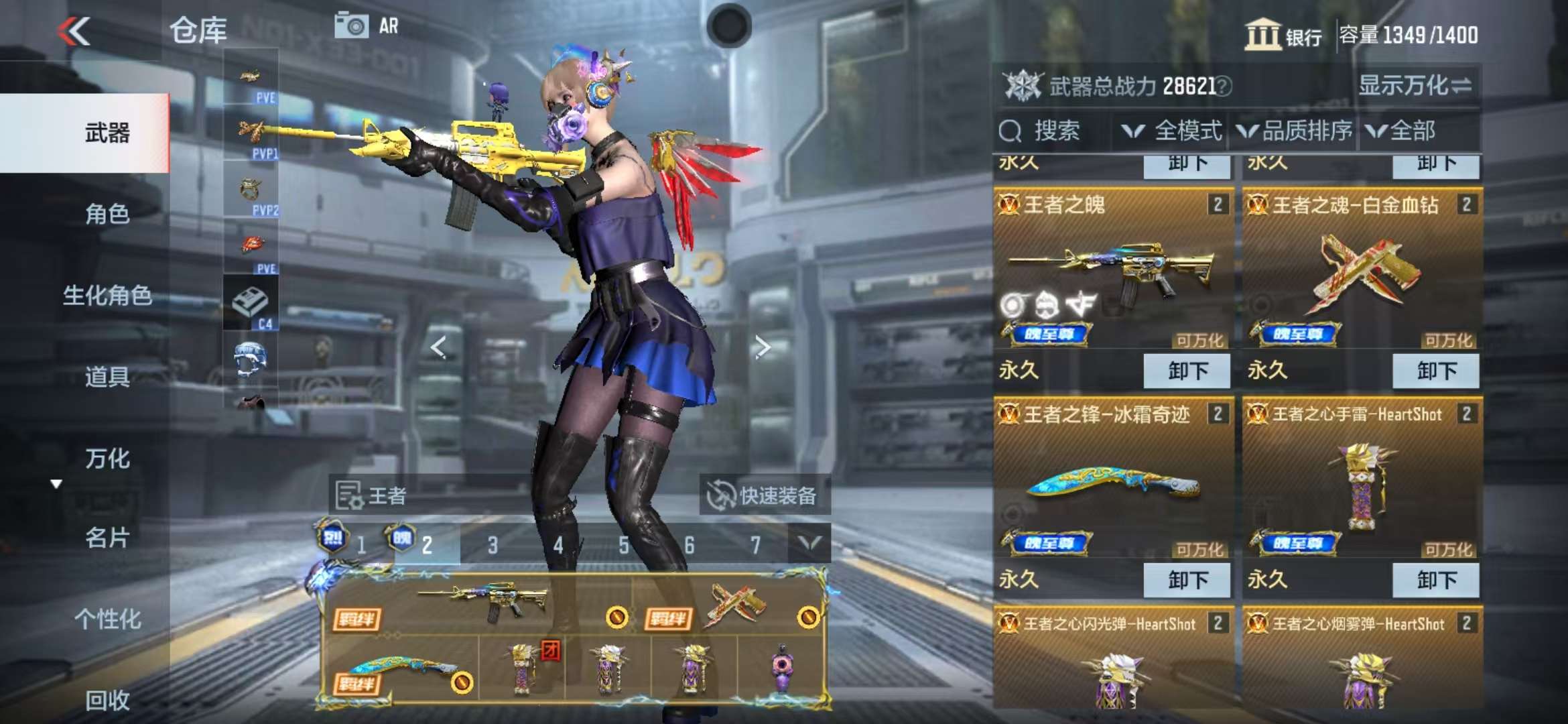Image resolution: width=1568 pixels, height=724 pixels.
Task: Open the 角色 character tab
Action: click(x=107, y=214)
